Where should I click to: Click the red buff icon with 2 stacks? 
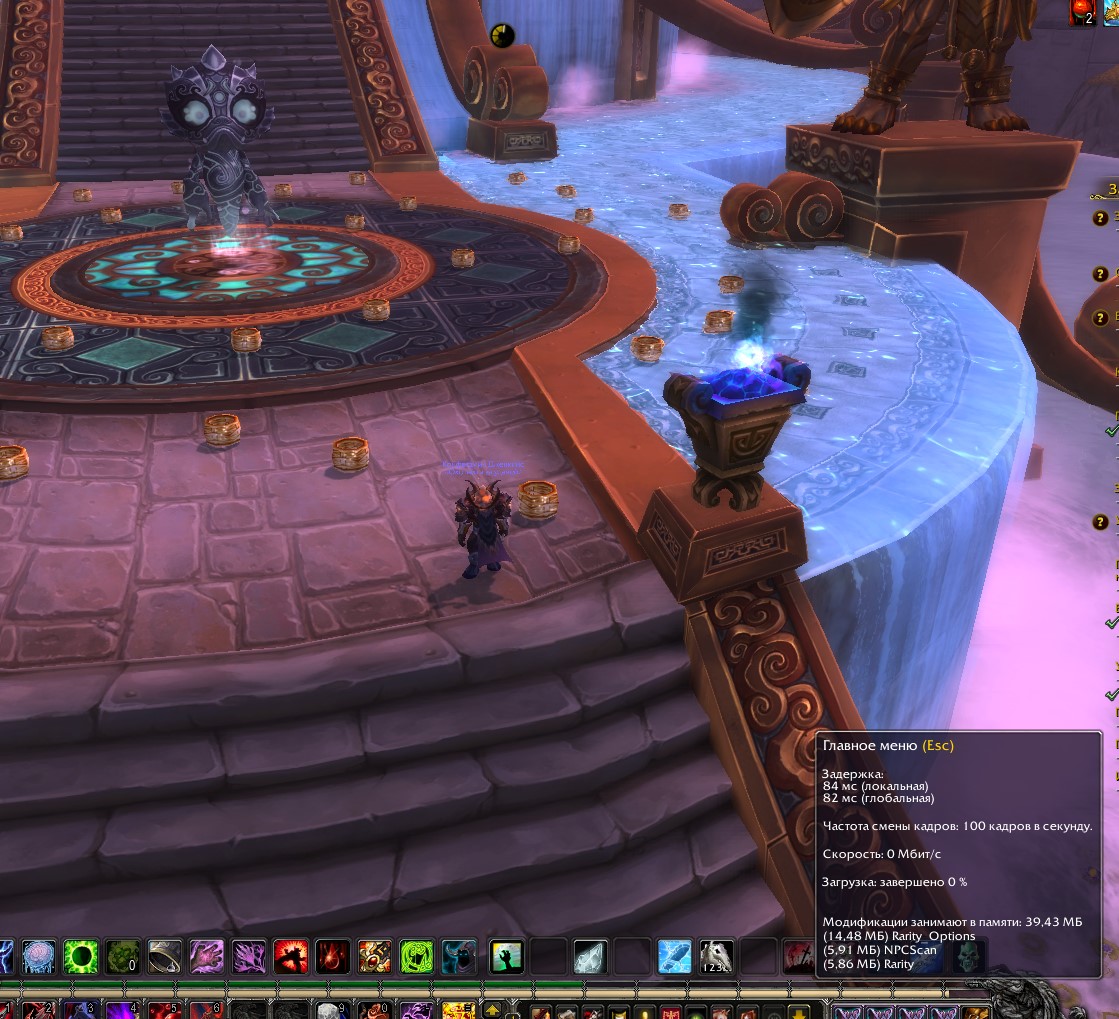[x=1082, y=11]
